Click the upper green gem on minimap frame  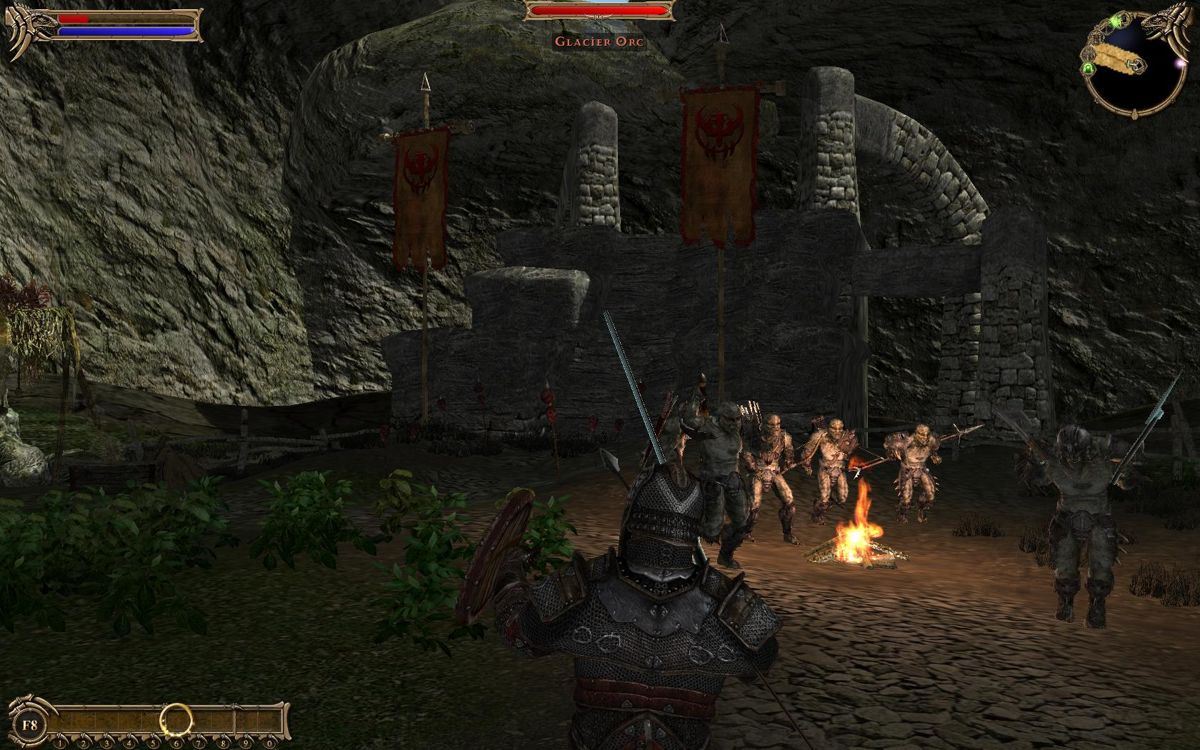[x=1116, y=21]
